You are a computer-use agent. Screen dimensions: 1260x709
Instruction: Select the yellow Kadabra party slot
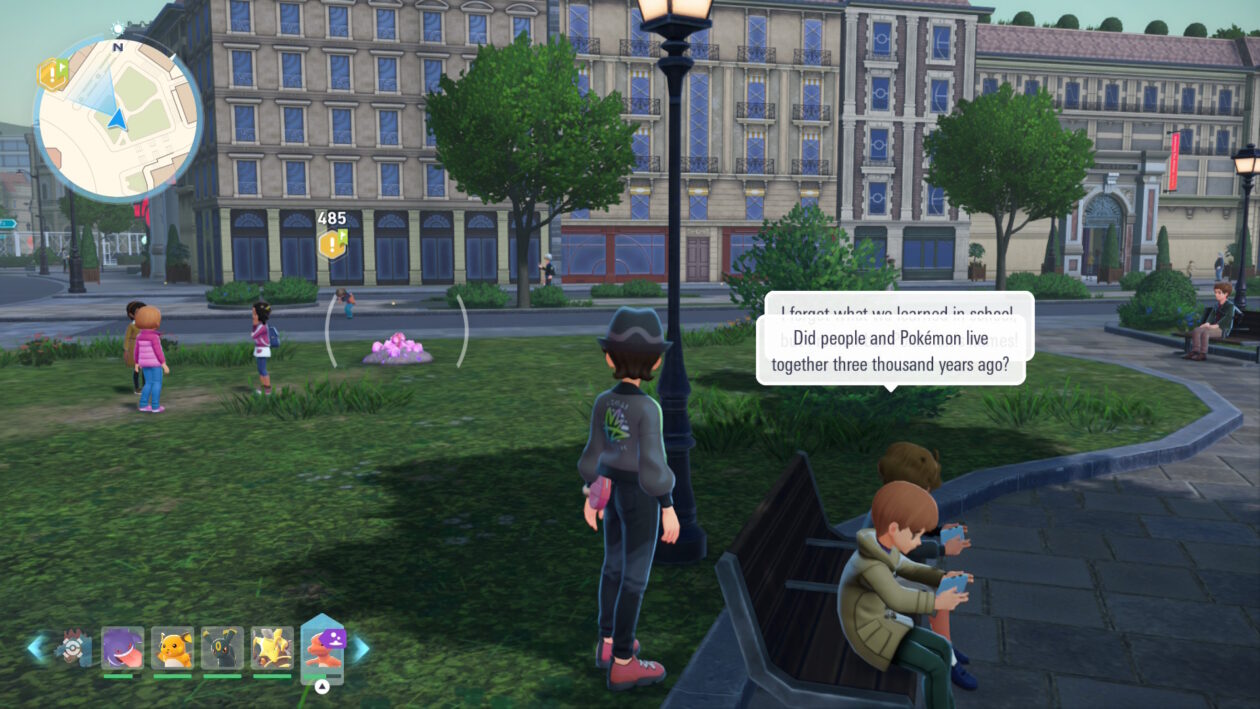(272, 648)
